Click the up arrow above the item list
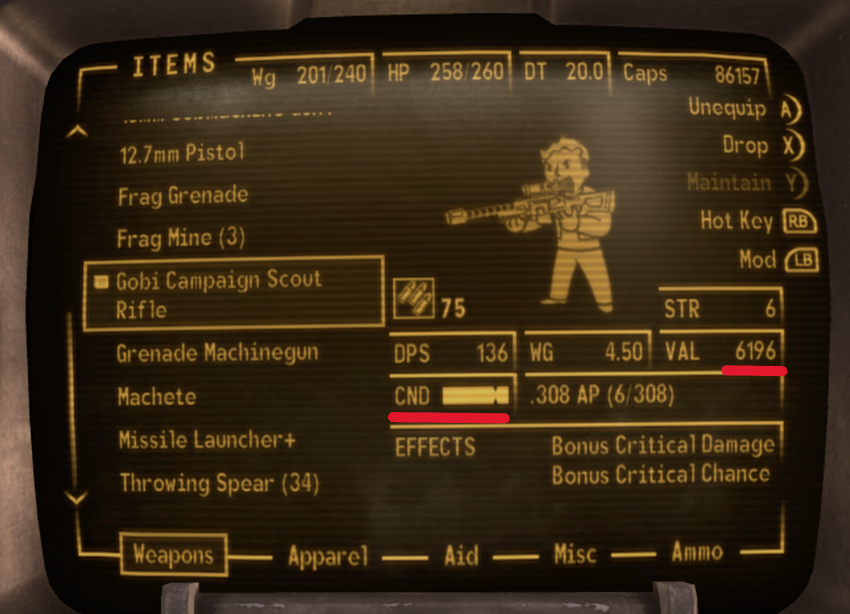Image resolution: width=850 pixels, height=614 pixels. pyautogui.click(x=75, y=131)
